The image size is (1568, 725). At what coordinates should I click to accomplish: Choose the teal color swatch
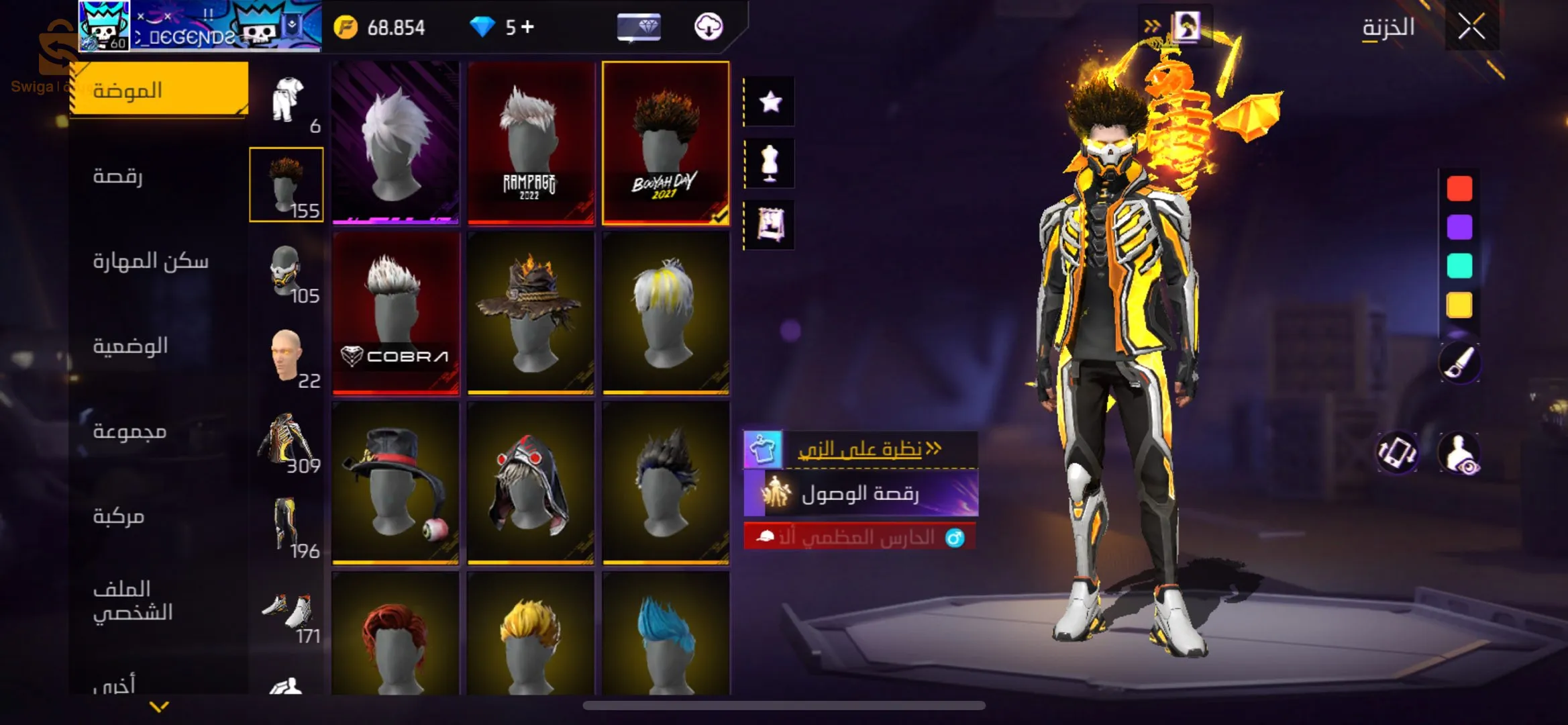[x=1459, y=266]
